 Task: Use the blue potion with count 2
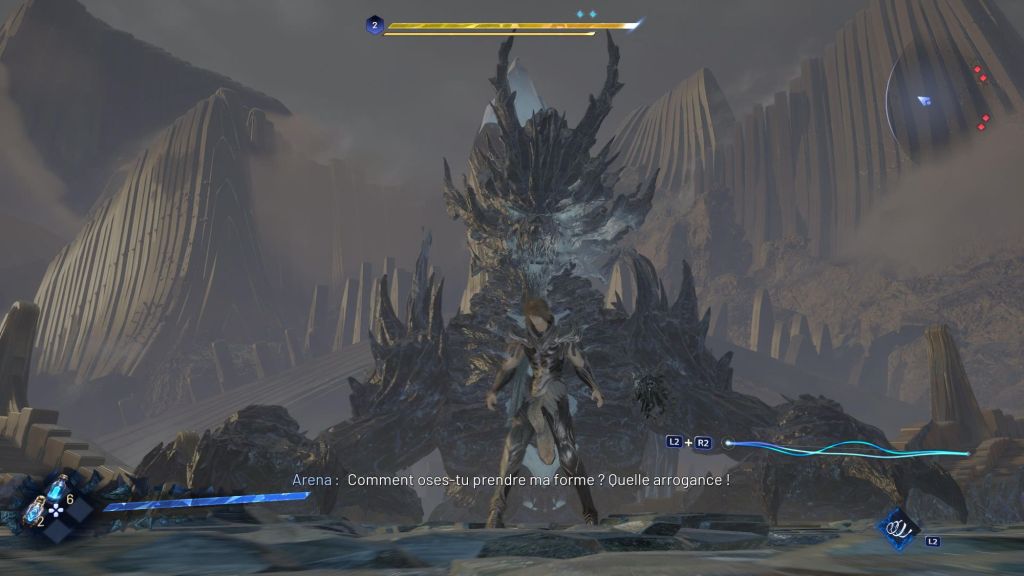(x=32, y=511)
